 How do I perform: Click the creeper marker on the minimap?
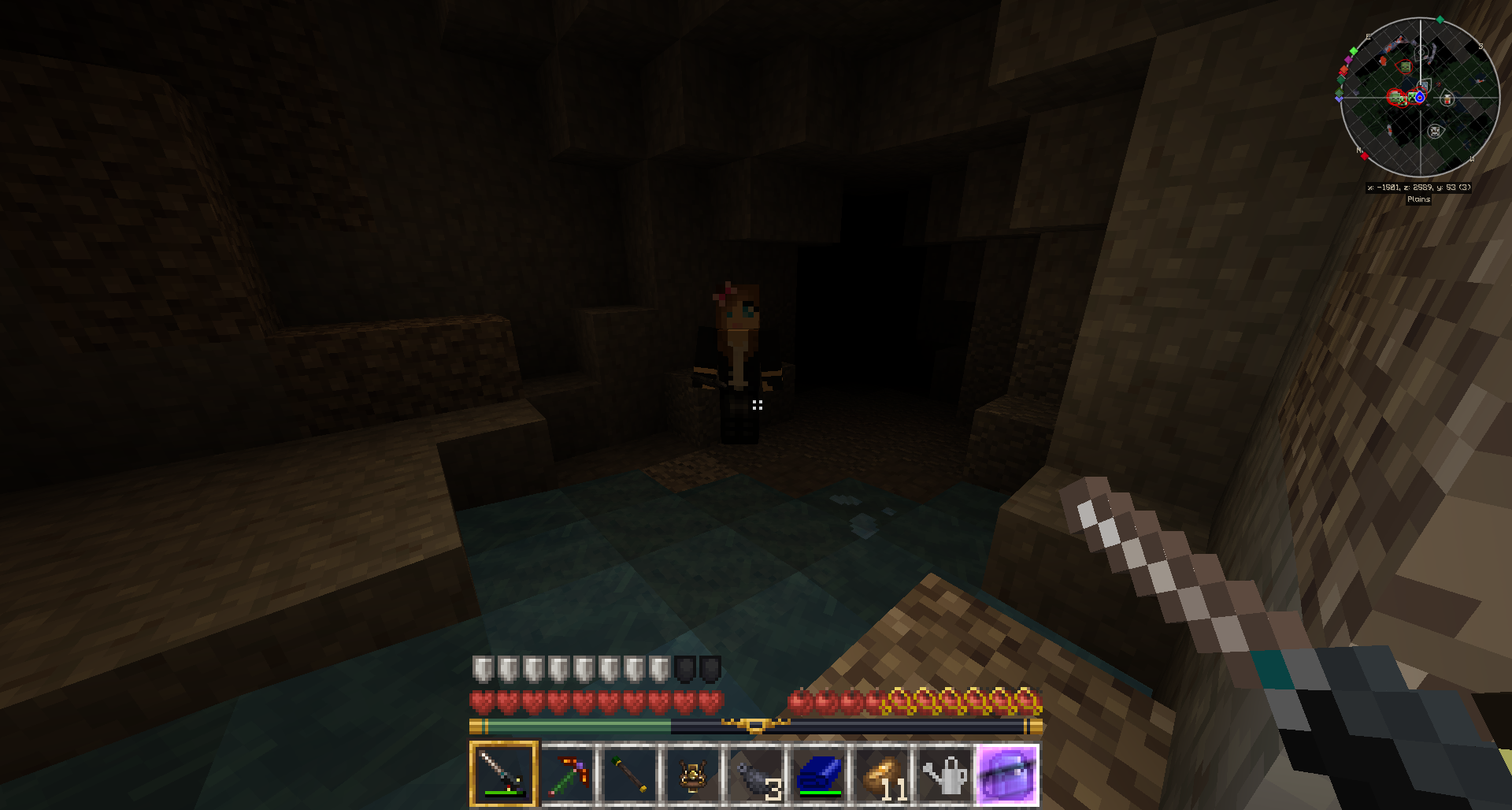point(1411,97)
